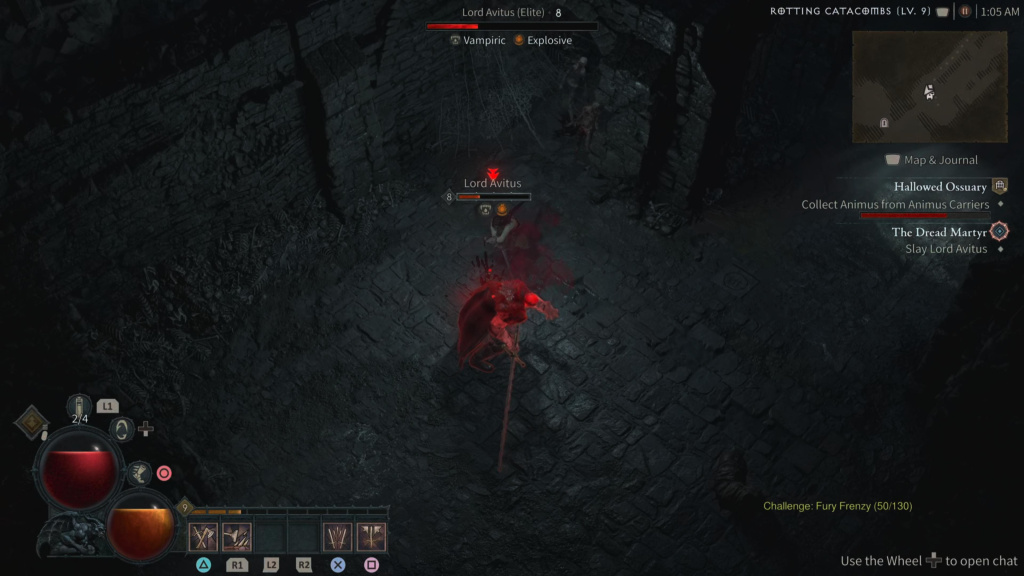Click the evade boot icon
Image resolution: width=1024 pixels, height=576 pixels.
point(139,473)
